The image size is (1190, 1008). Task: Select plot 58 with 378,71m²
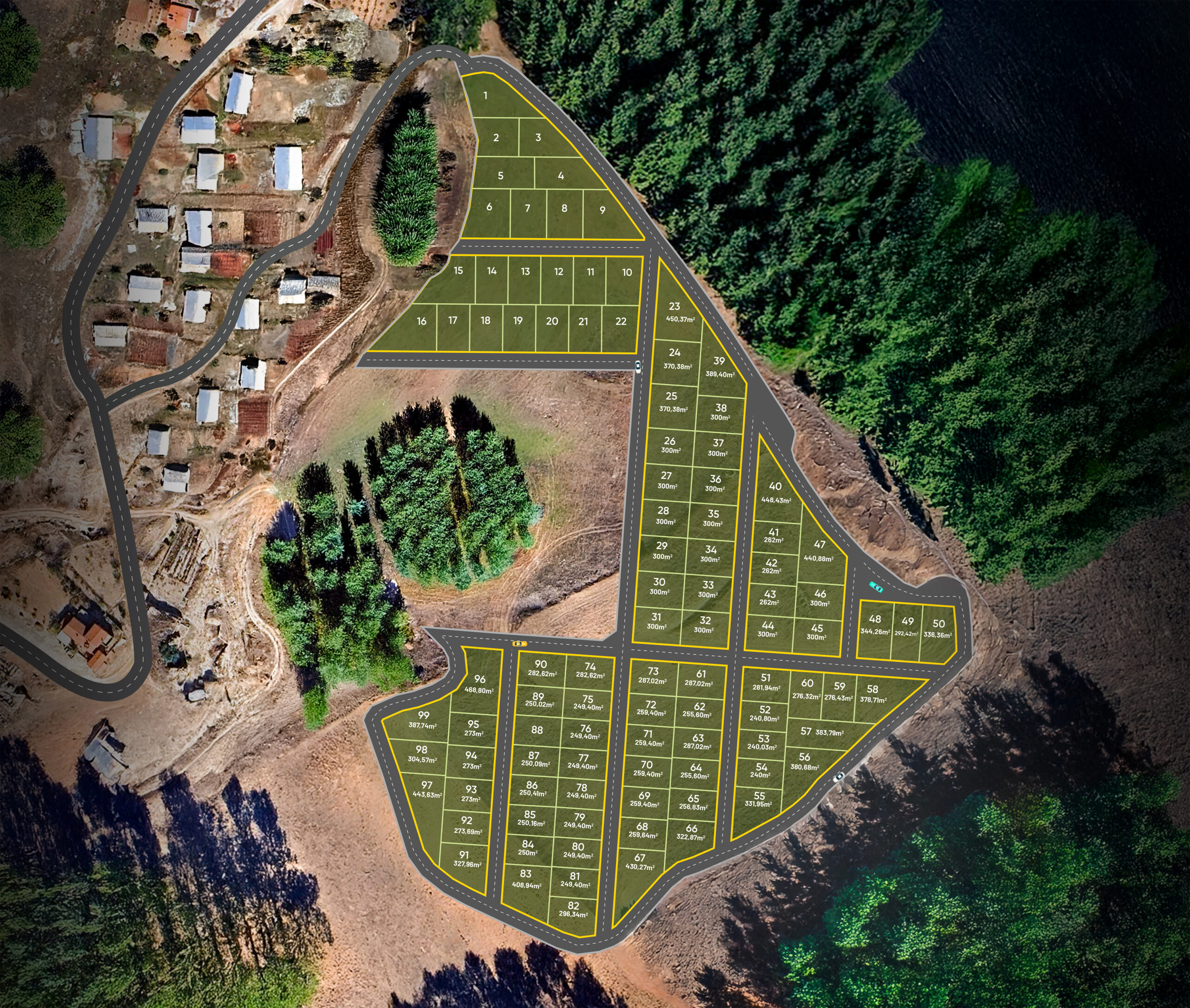click(873, 694)
